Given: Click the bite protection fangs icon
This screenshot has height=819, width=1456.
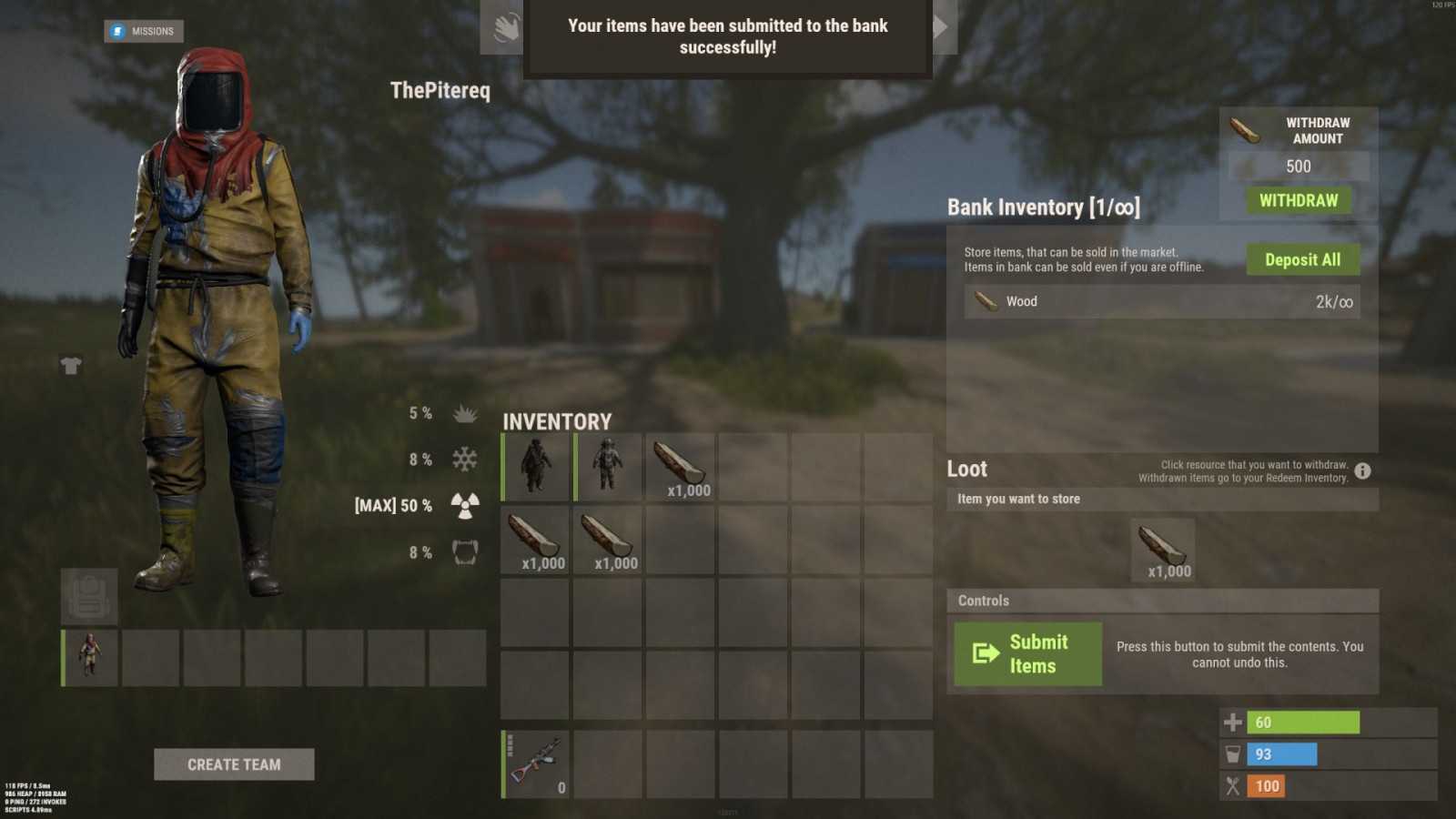Looking at the screenshot, I should (x=464, y=551).
